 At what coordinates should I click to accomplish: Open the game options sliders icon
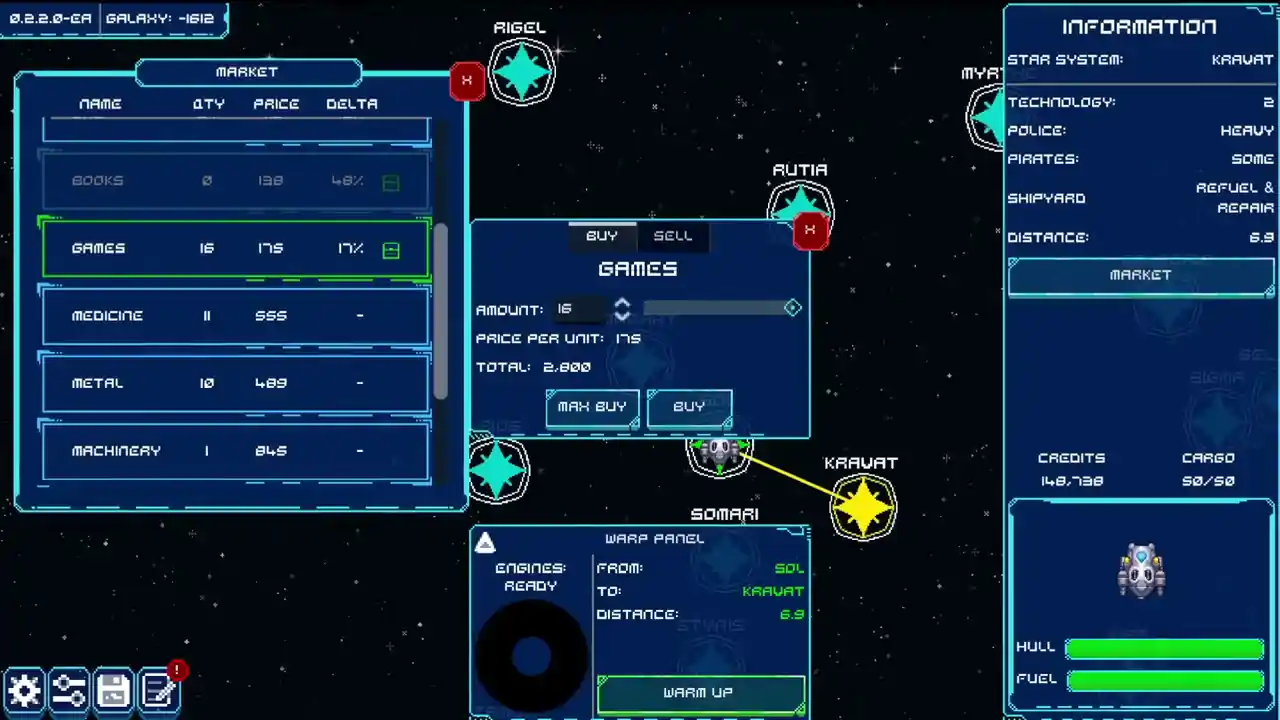pos(69,690)
